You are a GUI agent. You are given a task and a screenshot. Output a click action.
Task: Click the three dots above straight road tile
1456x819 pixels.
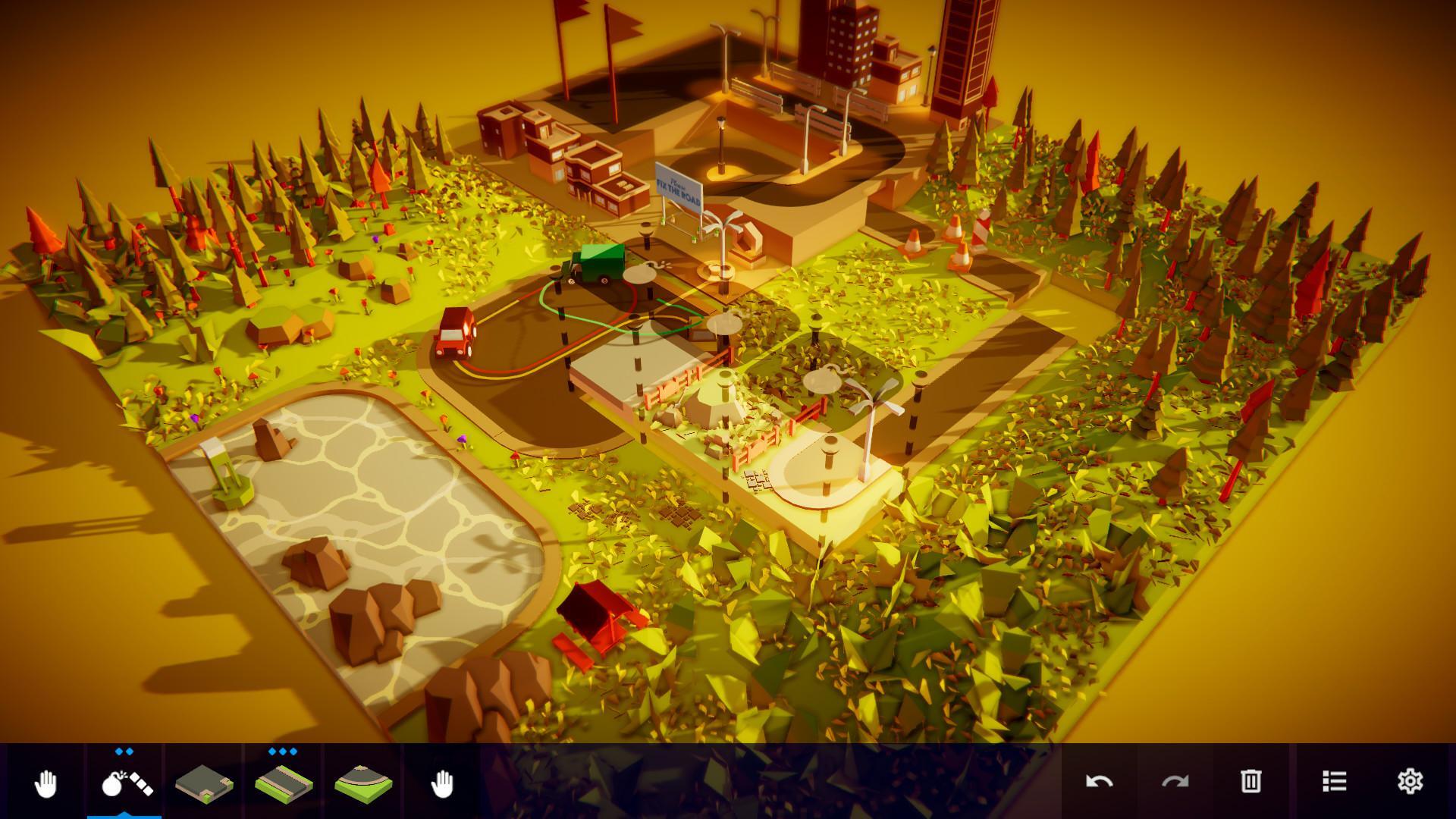(281, 751)
